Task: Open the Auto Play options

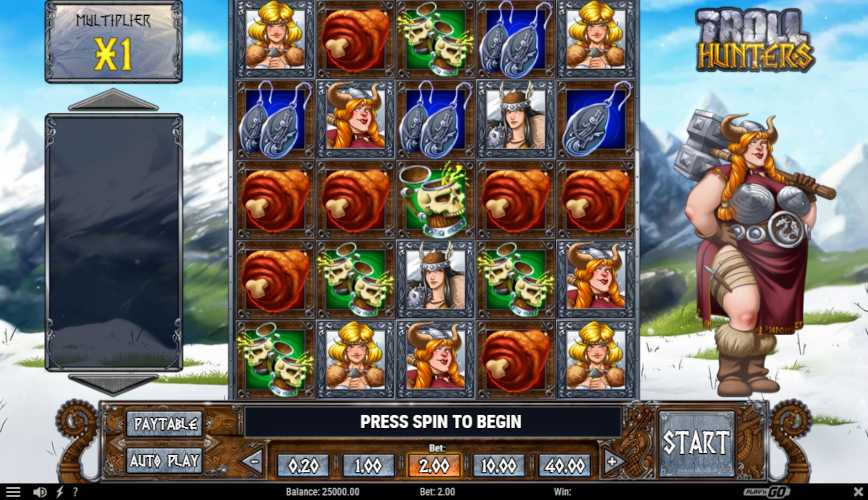Action: 165,461
